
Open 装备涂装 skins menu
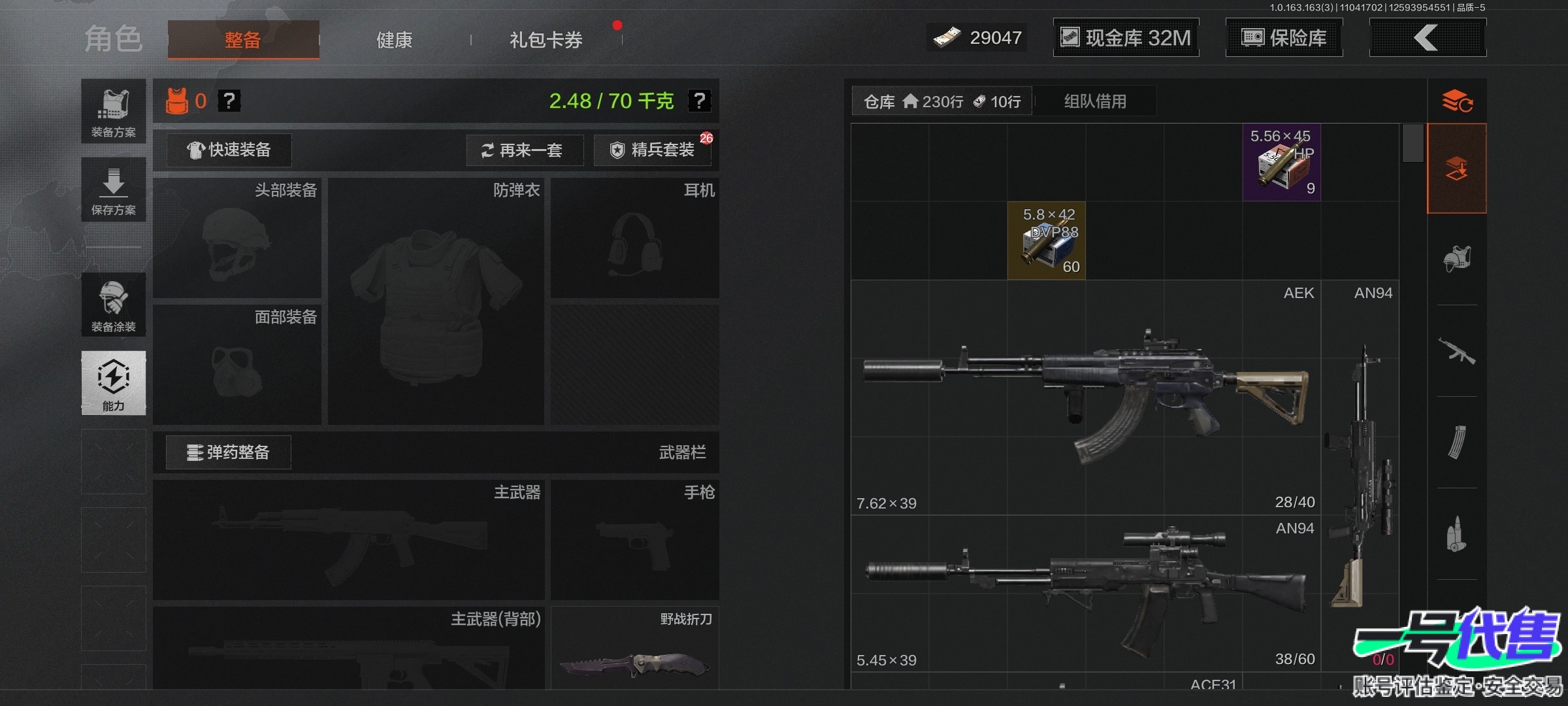pos(114,305)
